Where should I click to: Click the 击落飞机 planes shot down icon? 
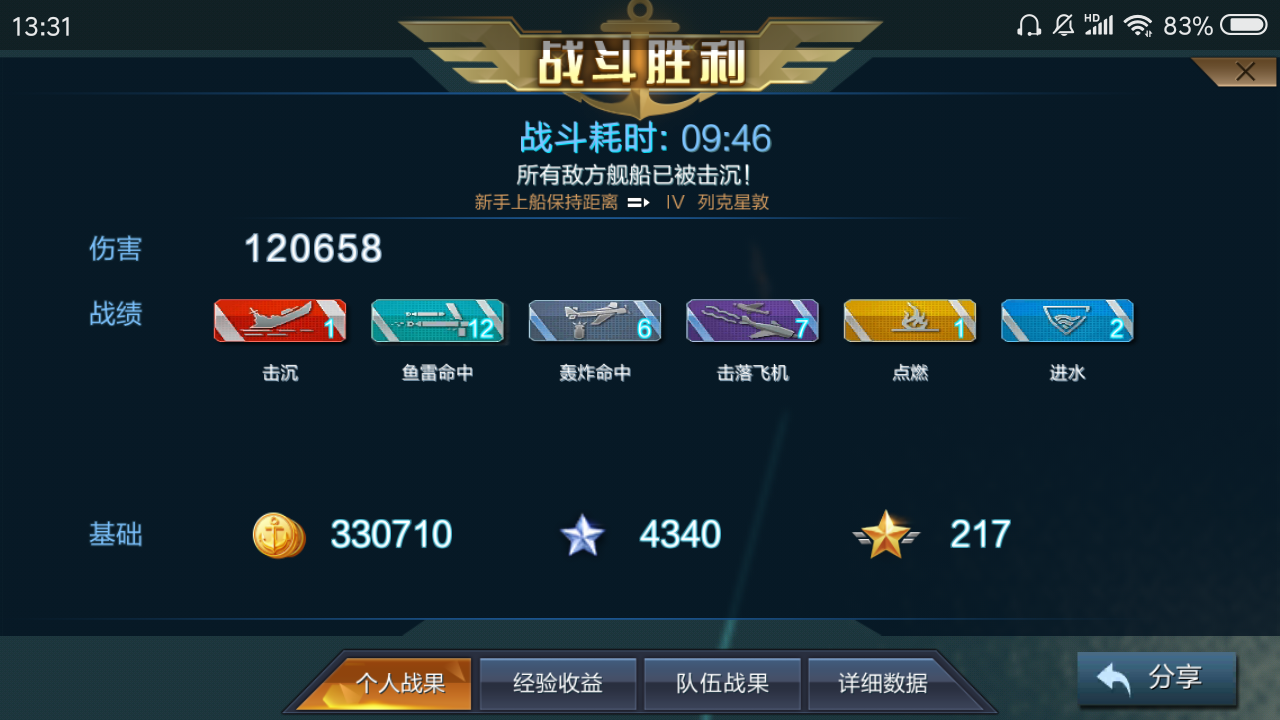click(752, 320)
